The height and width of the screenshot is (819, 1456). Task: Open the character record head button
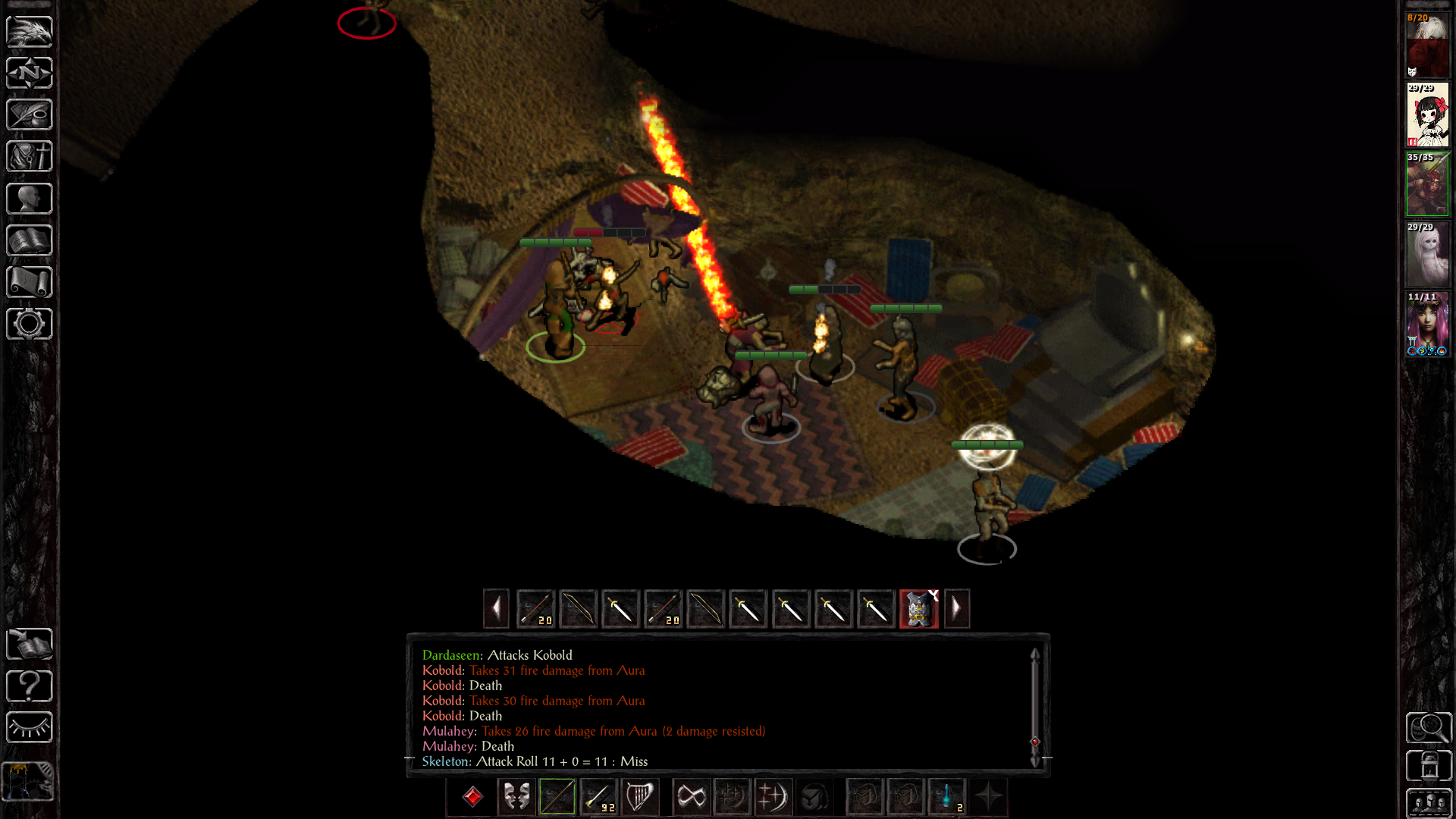pyautogui.click(x=30, y=199)
